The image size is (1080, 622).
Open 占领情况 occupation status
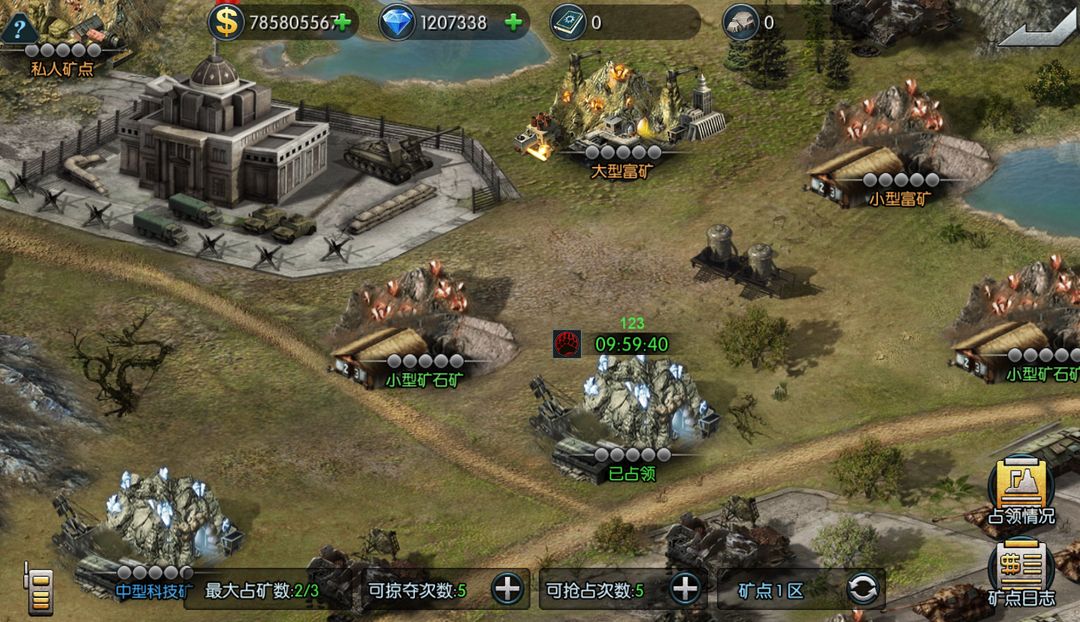(1021, 490)
